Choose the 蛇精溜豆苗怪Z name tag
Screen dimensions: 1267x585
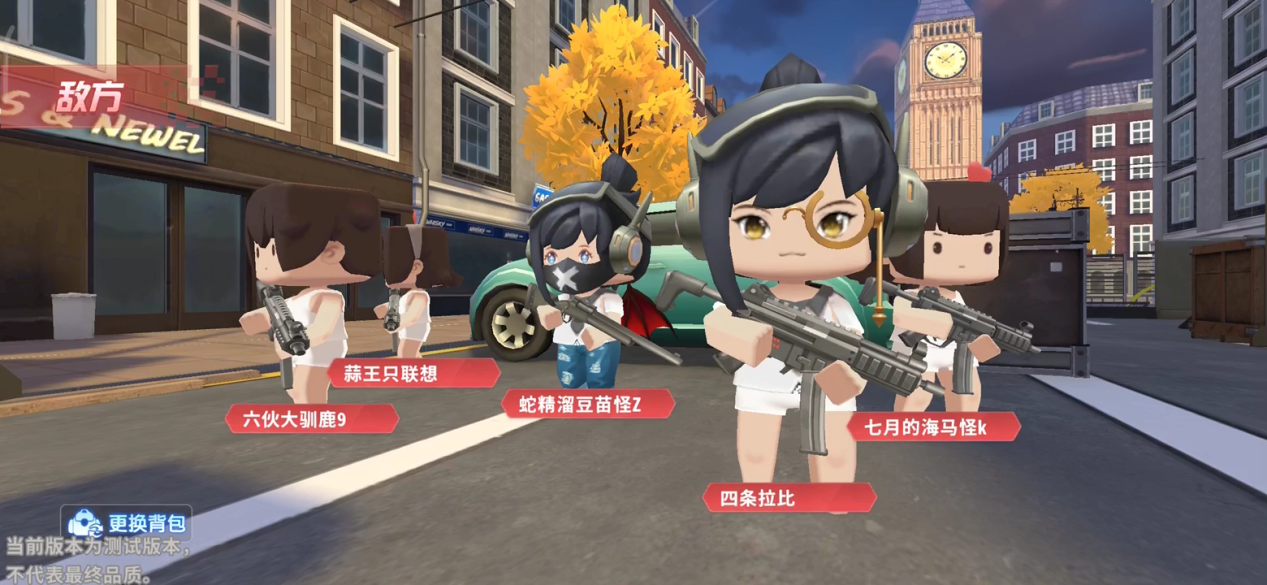tap(587, 404)
